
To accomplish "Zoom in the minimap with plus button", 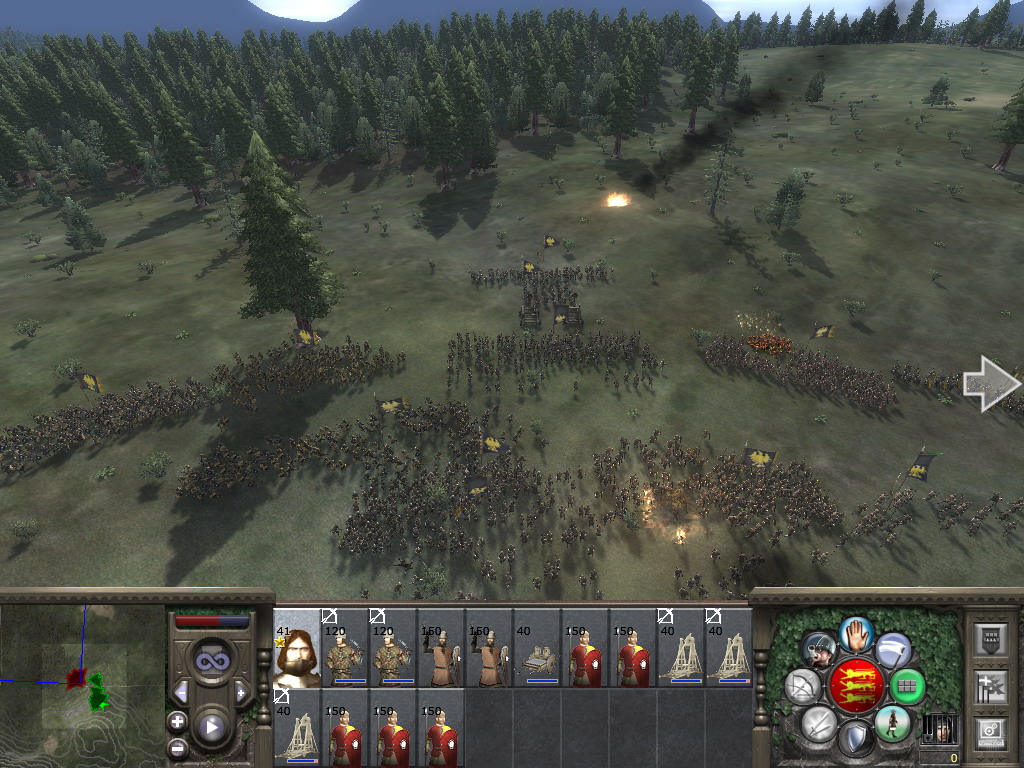I will tap(178, 721).
